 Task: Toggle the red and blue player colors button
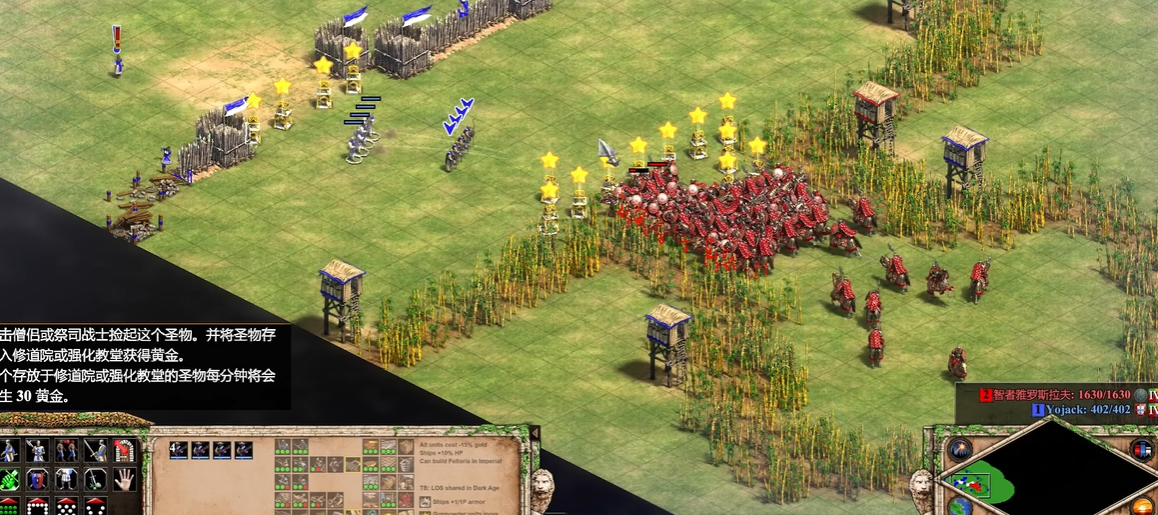point(1141,449)
